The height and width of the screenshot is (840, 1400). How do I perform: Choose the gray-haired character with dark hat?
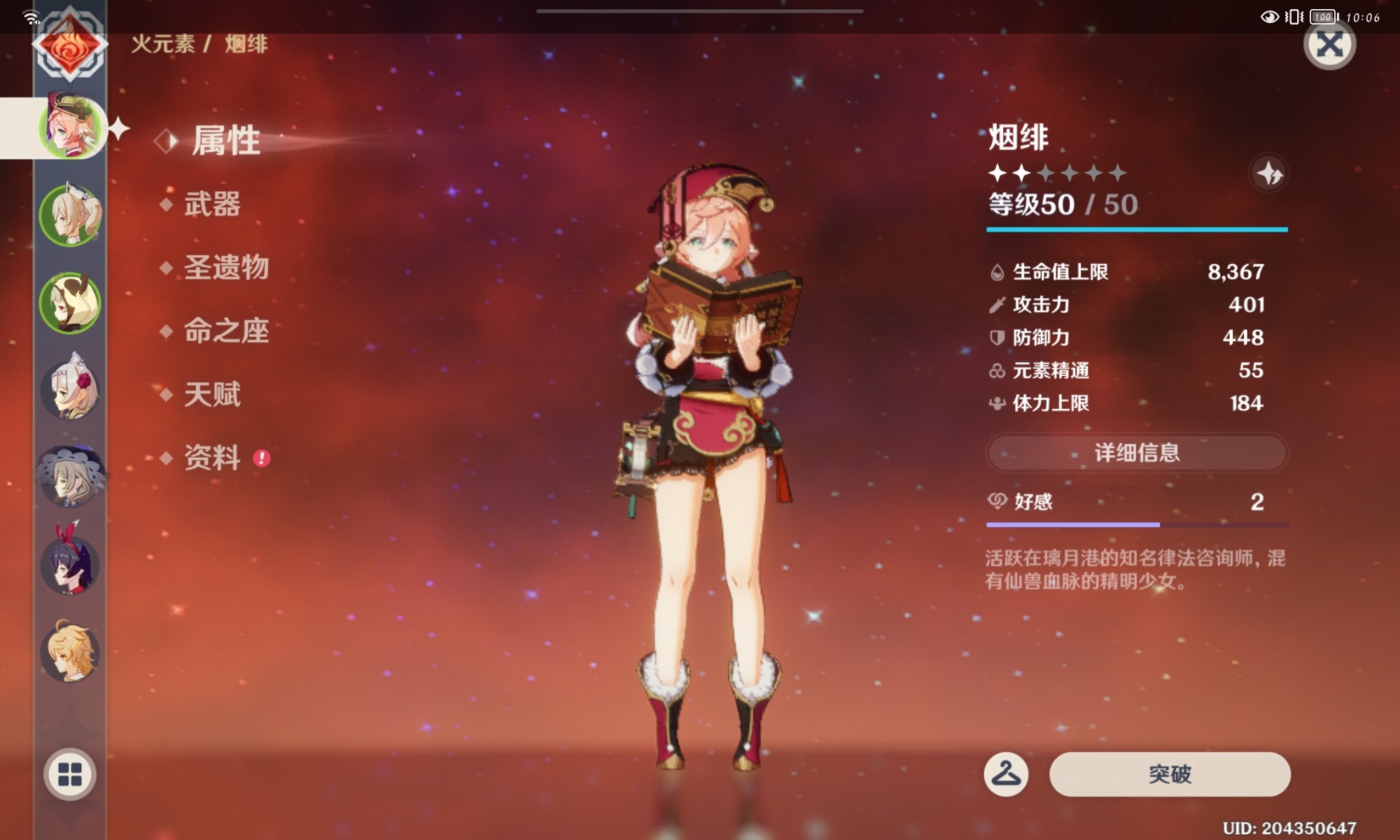pyautogui.click(x=70, y=476)
